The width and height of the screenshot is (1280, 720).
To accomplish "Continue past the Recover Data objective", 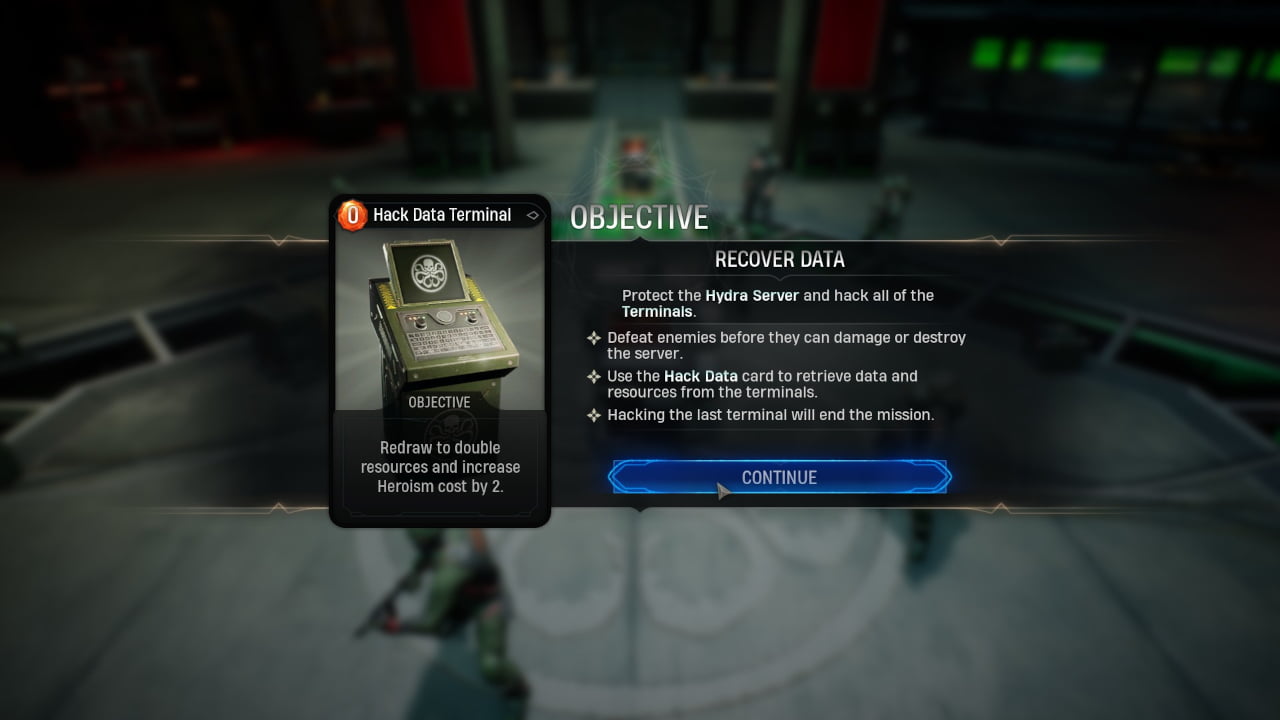I will (779, 477).
